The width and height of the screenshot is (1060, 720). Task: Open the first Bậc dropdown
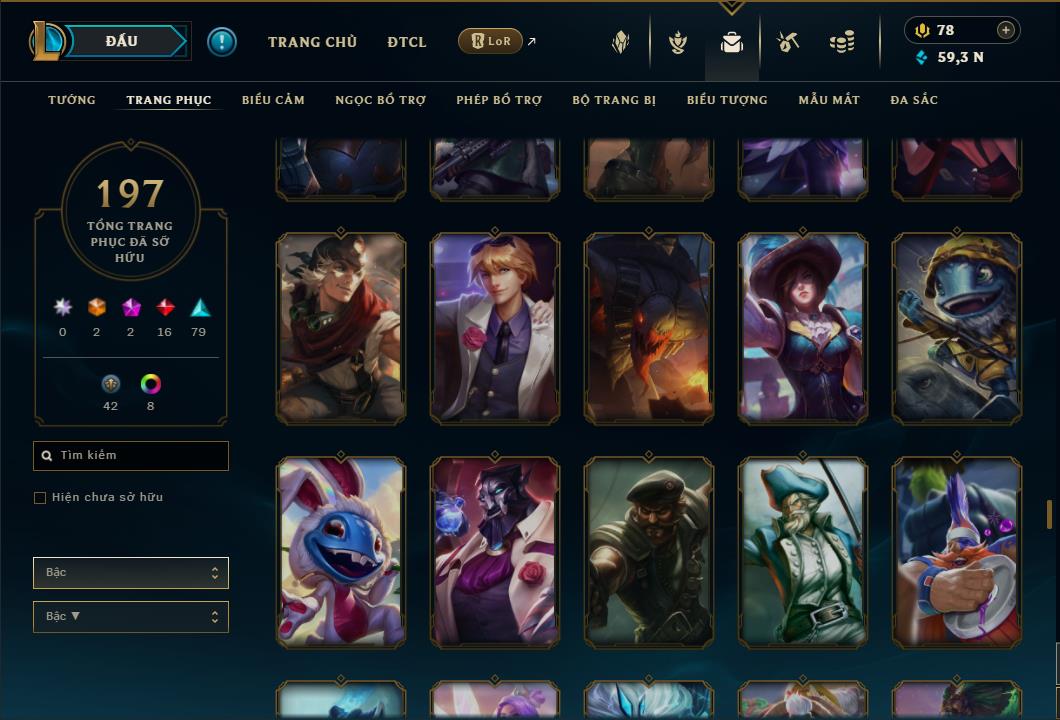(131, 573)
